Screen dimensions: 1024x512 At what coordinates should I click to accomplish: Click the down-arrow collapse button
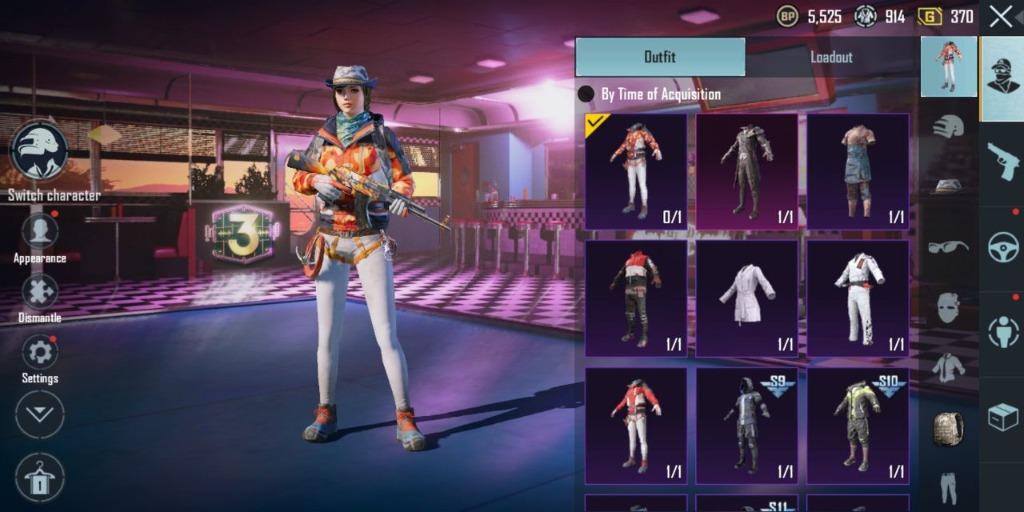(x=40, y=414)
